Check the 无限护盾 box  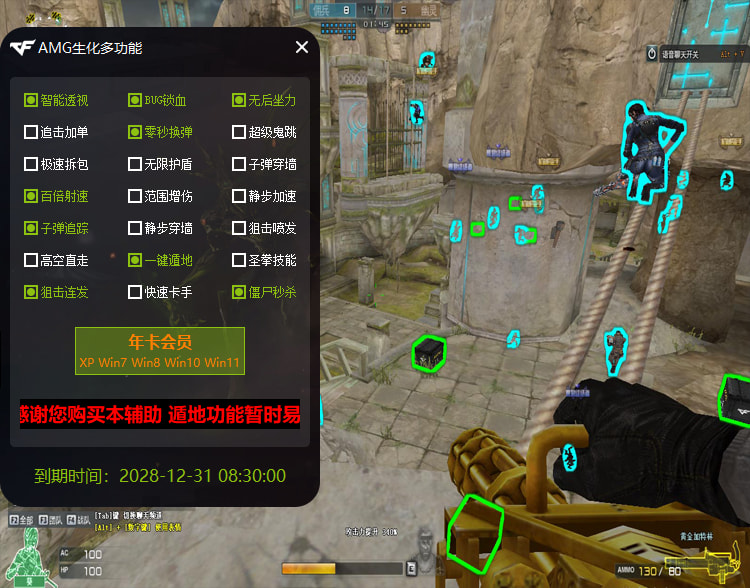click(x=135, y=164)
